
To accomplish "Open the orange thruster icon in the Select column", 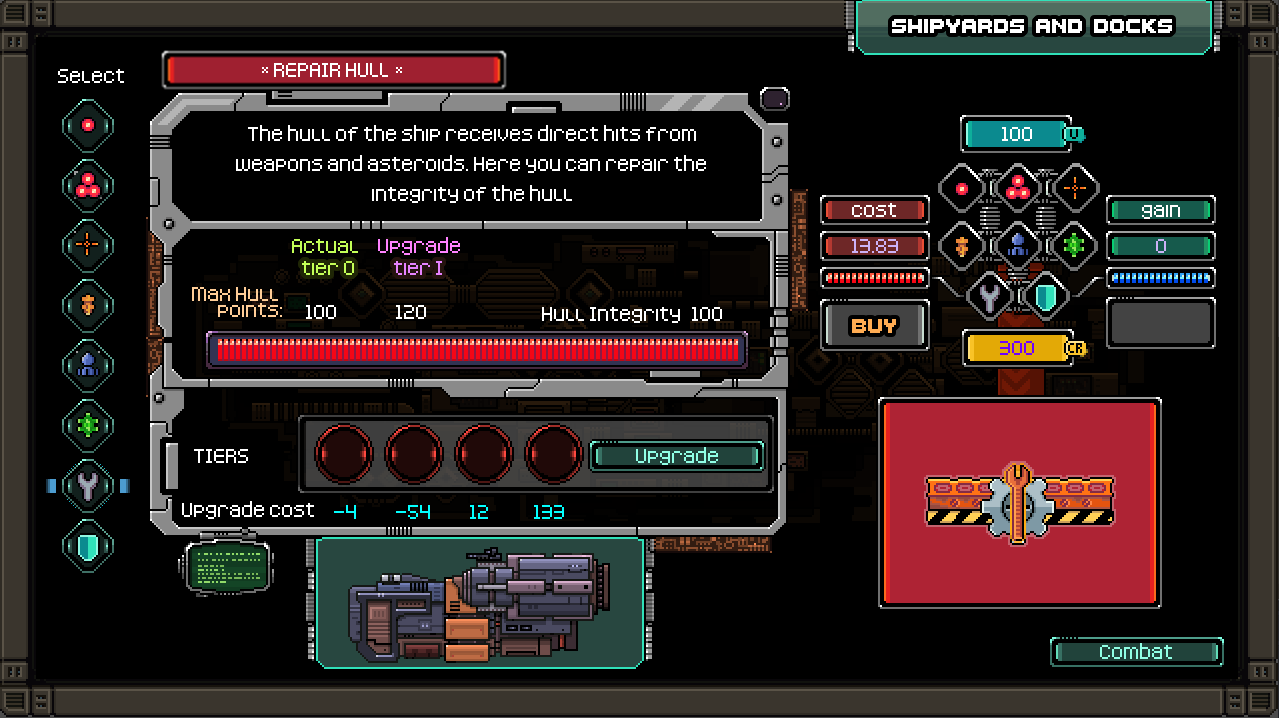I will coord(88,304).
